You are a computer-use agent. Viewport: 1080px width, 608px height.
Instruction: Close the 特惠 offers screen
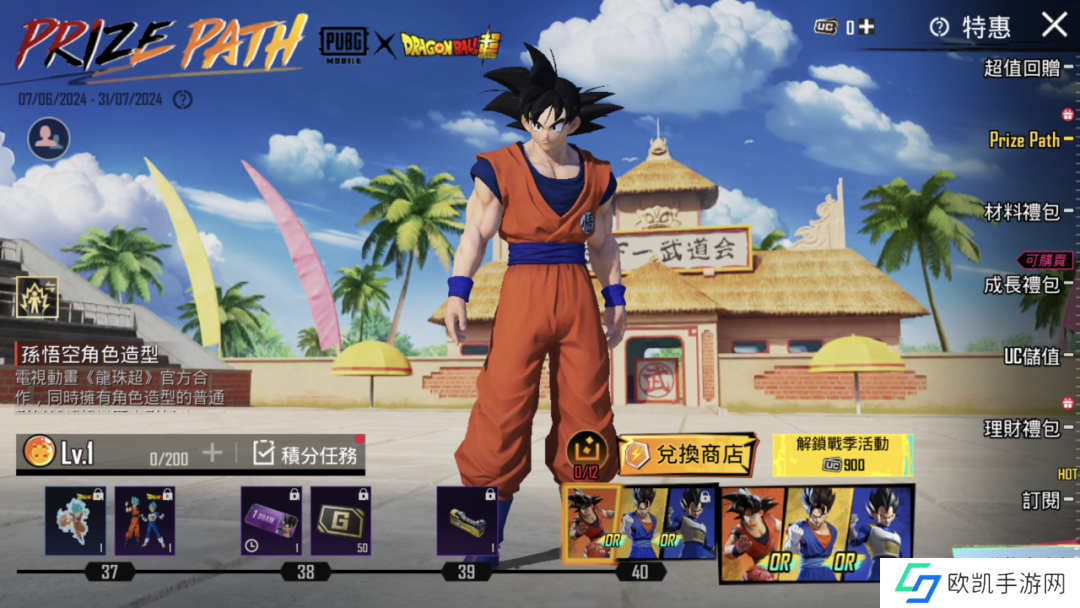coord(1054,25)
